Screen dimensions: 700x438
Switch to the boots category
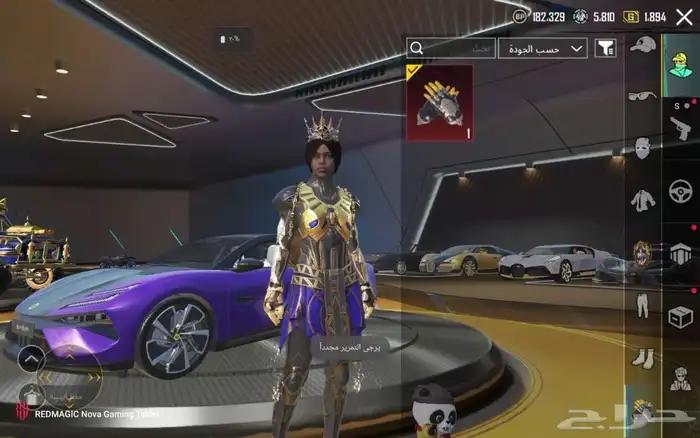(x=643, y=355)
